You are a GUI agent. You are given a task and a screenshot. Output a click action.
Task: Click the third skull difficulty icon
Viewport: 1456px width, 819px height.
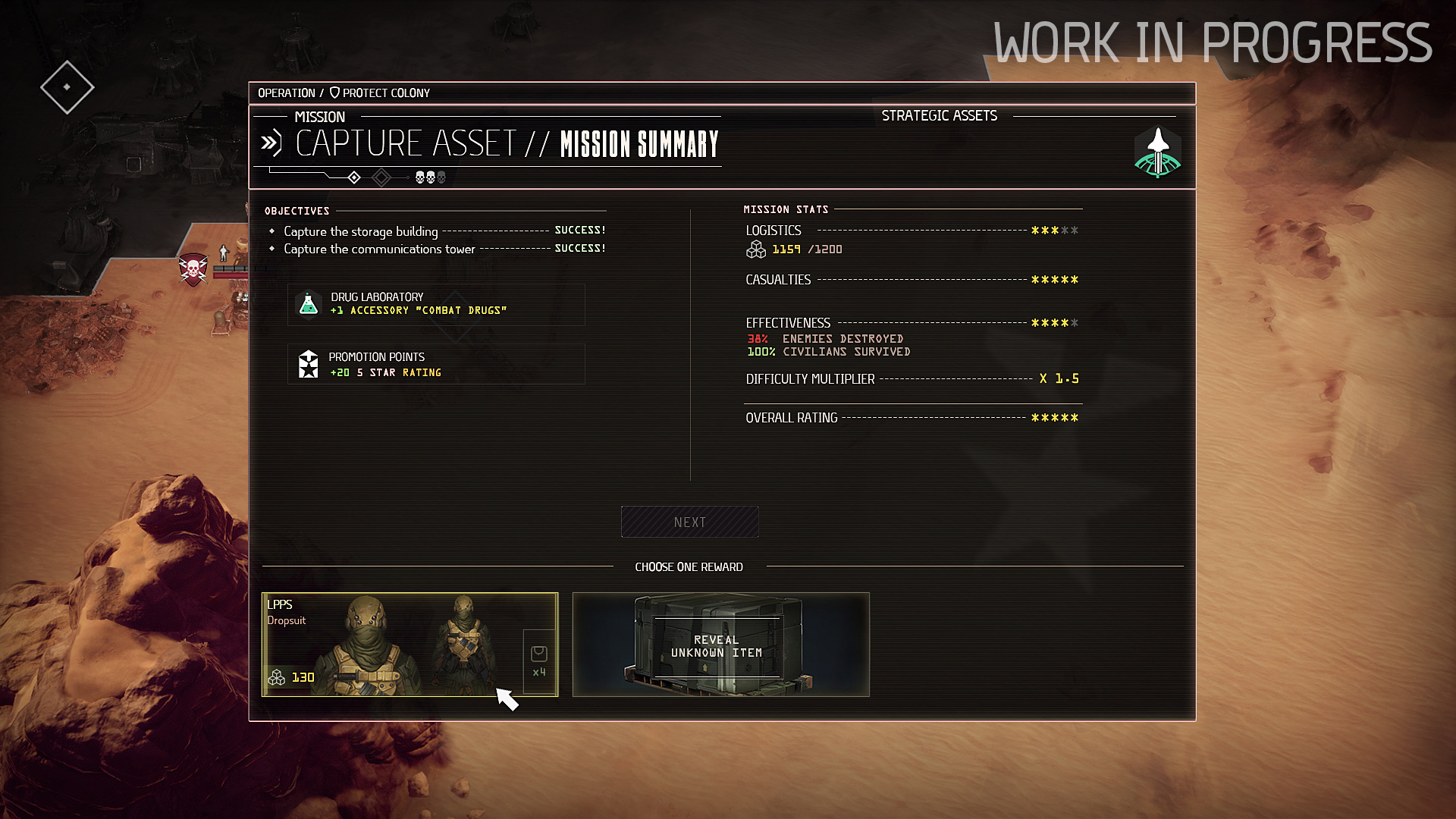[441, 177]
